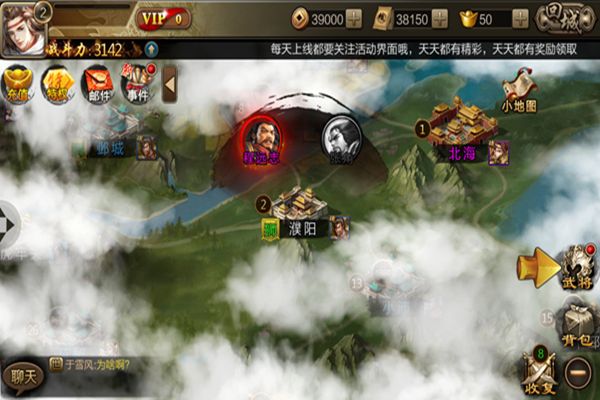Click the blue up-arrow beside 战斗力
Viewport: 600px width, 400px height.
click(150, 48)
